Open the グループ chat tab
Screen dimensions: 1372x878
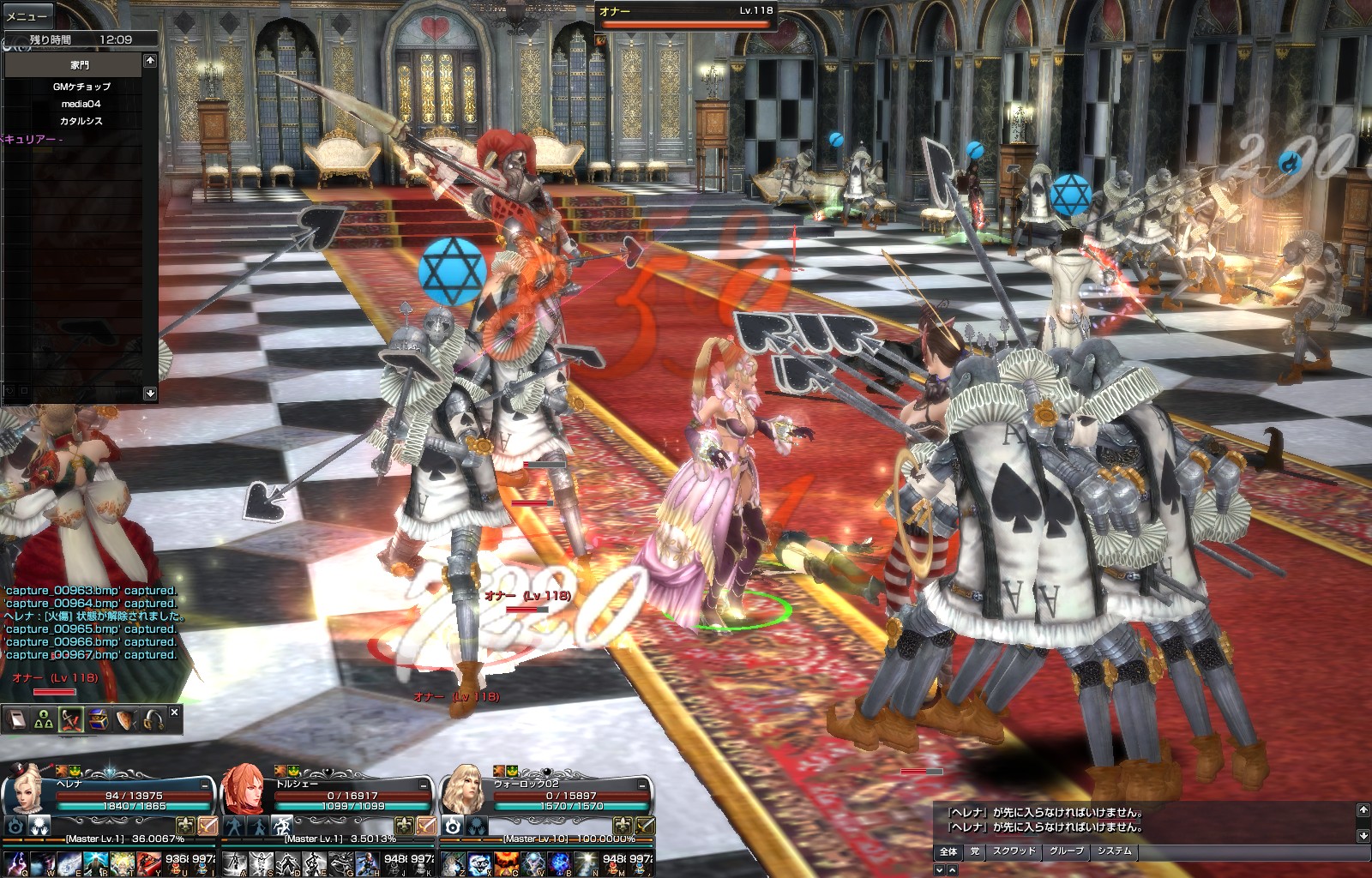click(1067, 851)
